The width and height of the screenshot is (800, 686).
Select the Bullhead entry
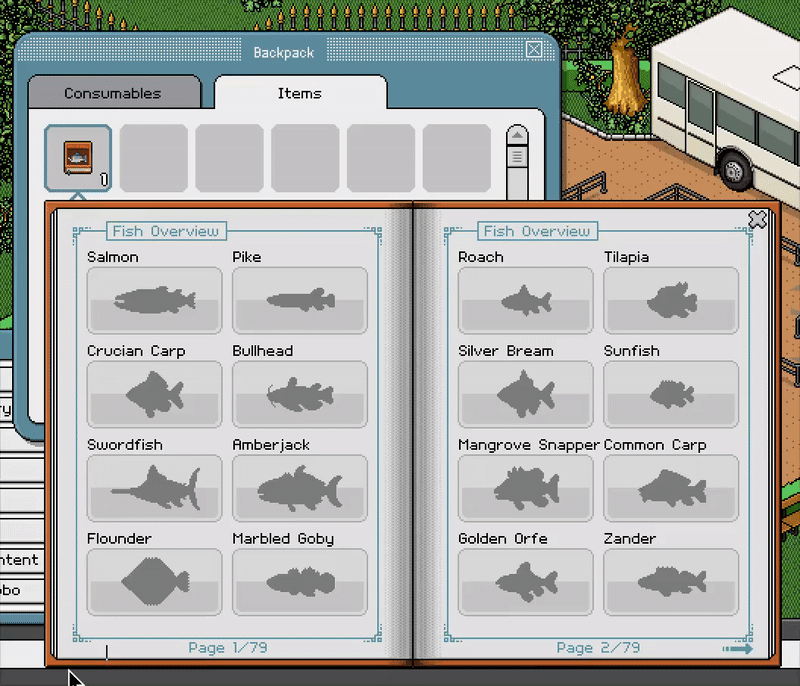pyautogui.click(x=300, y=394)
